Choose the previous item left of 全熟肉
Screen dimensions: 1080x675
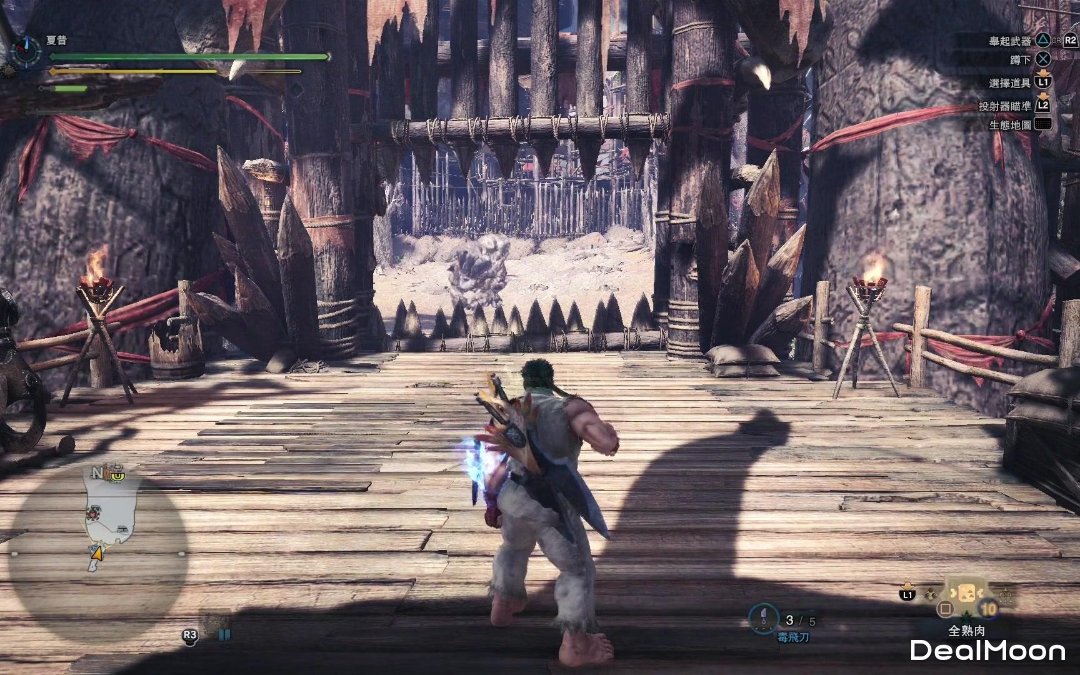[931, 594]
